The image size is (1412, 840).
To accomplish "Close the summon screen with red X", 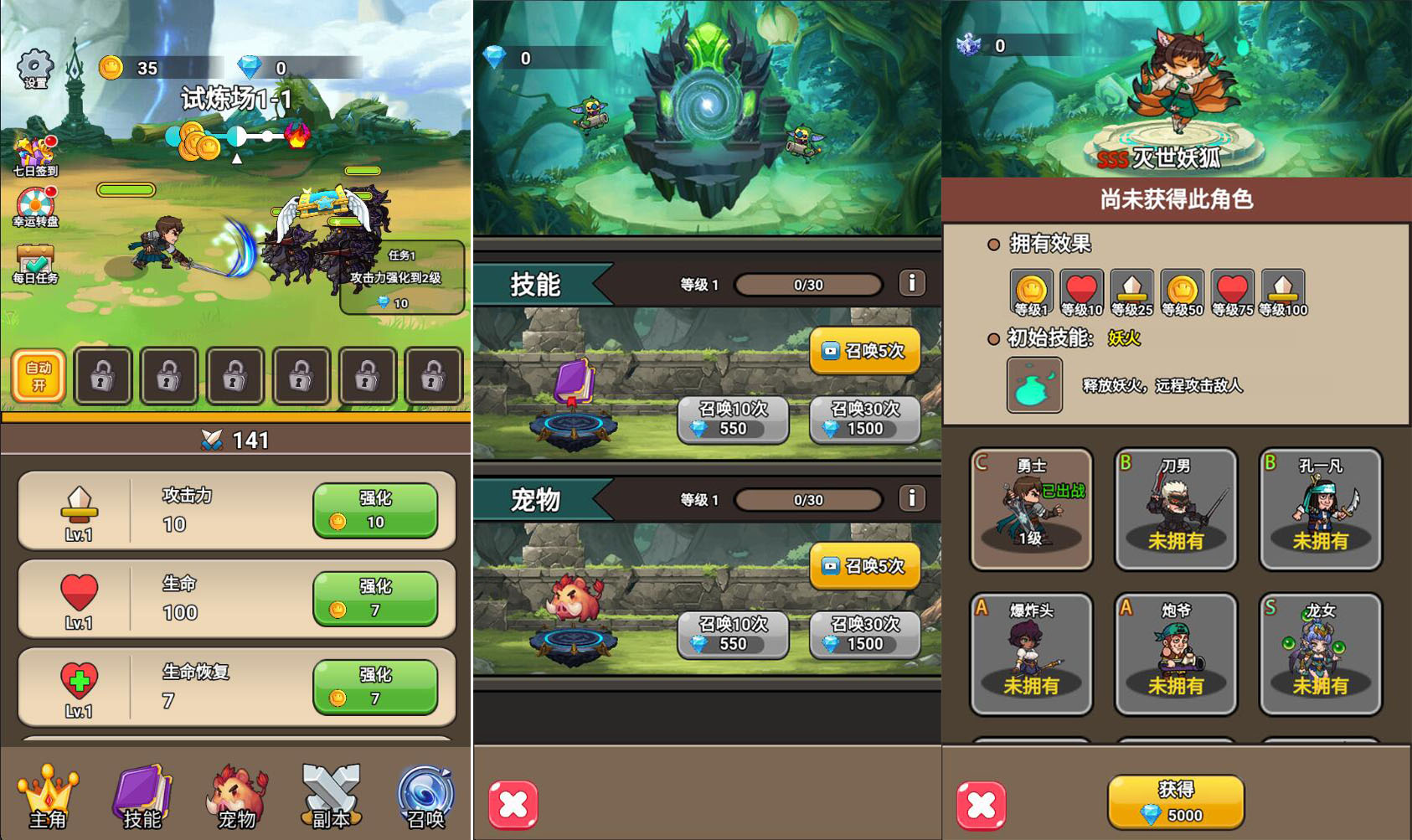I will [x=513, y=805].
